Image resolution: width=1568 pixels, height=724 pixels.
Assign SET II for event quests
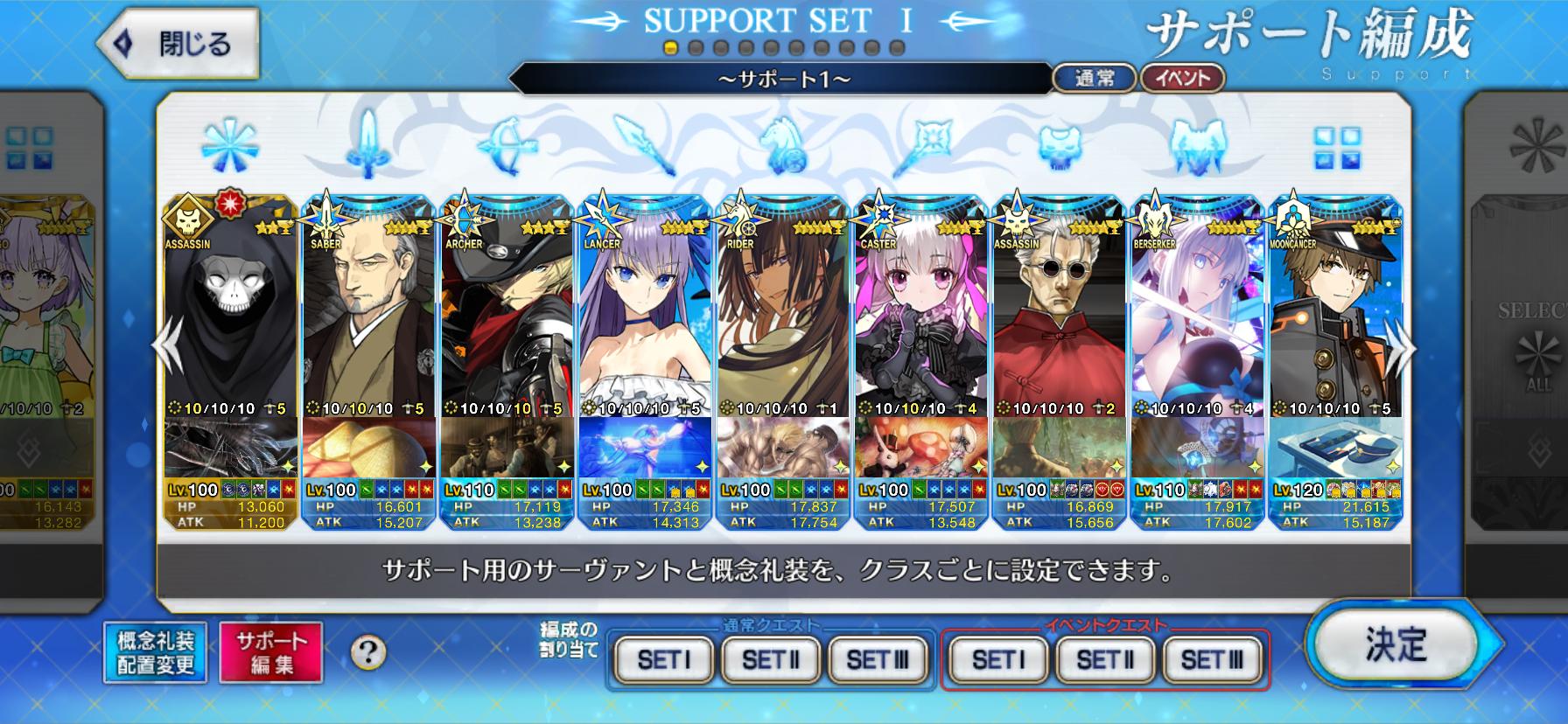[1105, 659]
